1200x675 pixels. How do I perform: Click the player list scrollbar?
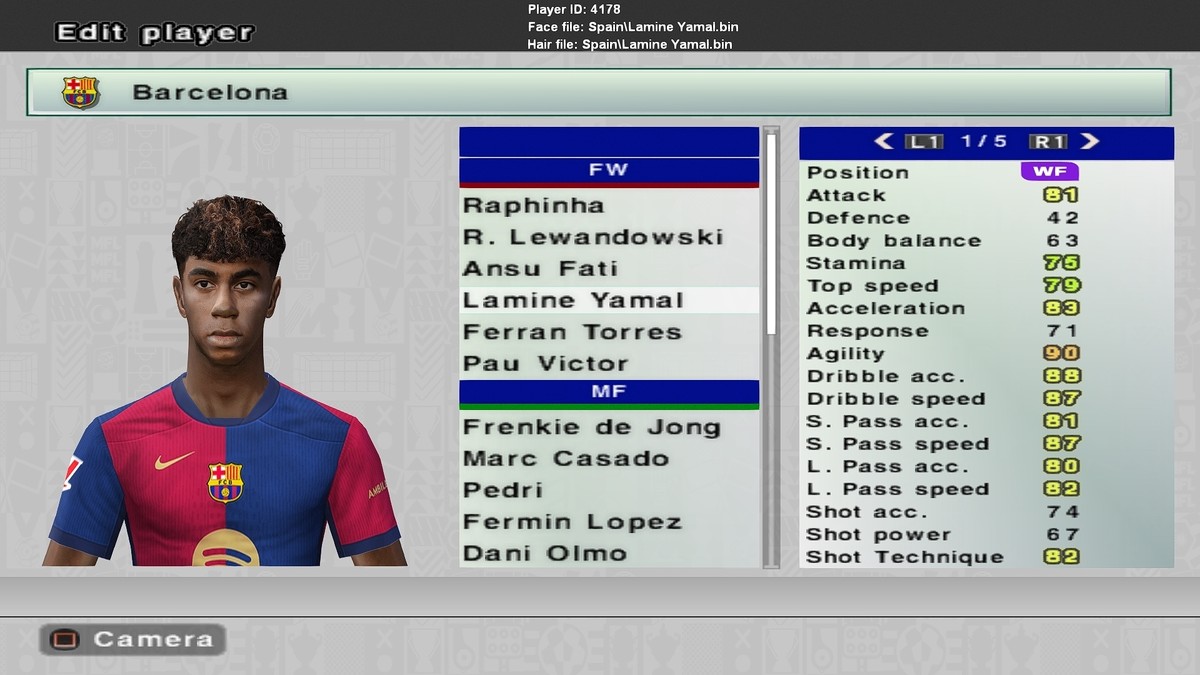[770, 234]
